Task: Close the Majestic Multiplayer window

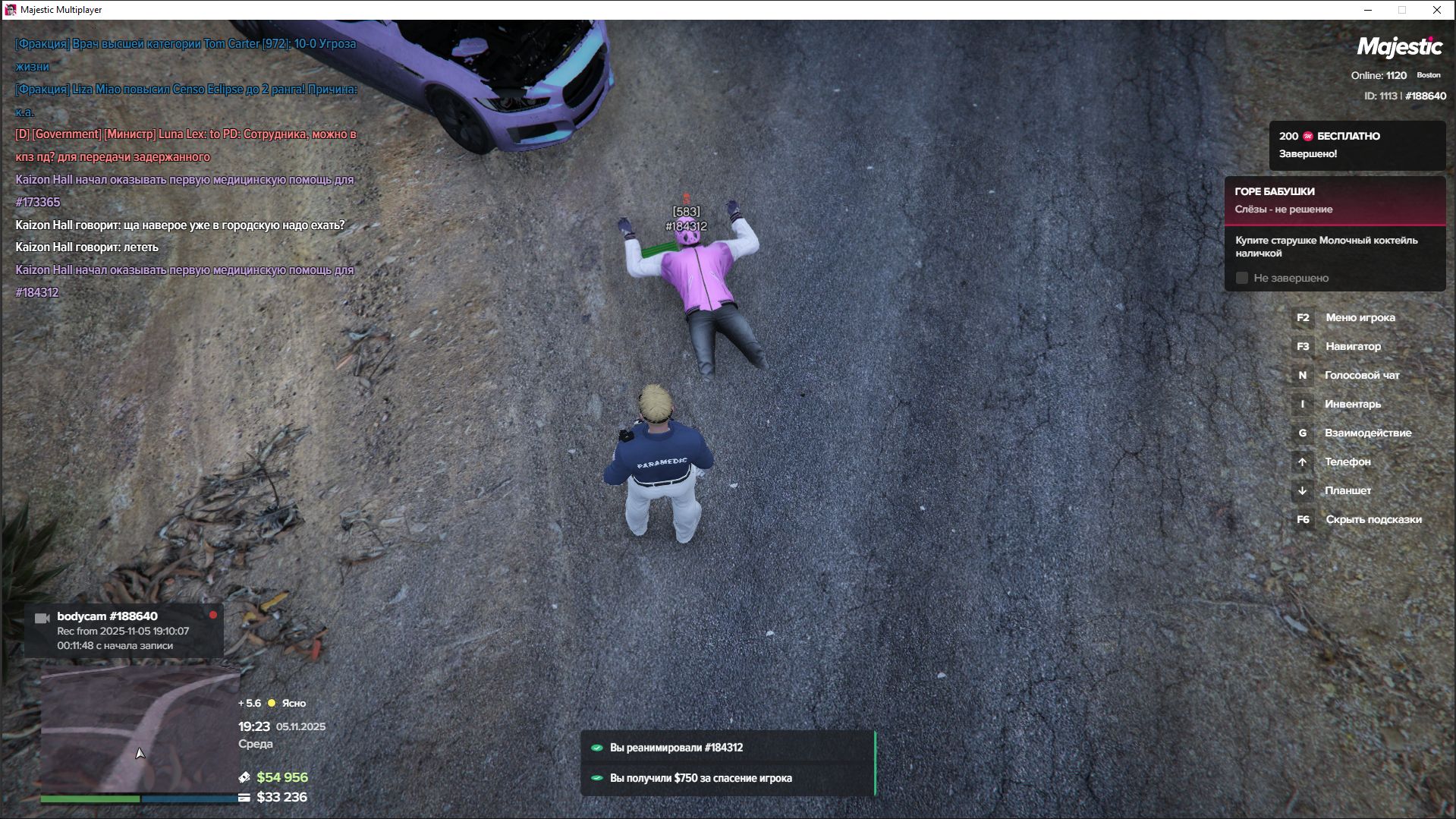Action: 1436,10
